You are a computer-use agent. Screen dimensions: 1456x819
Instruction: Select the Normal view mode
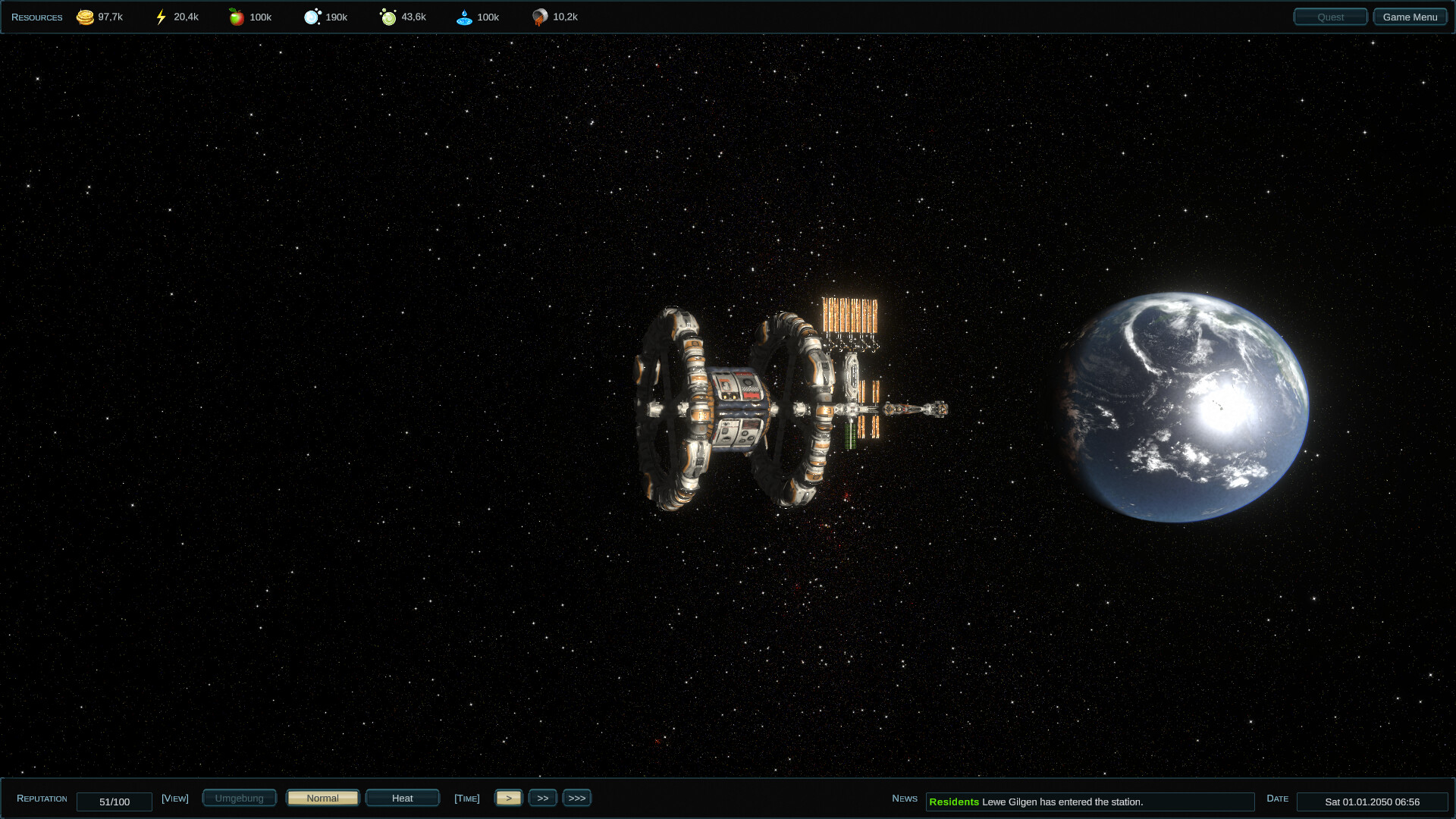coord(322,798)
